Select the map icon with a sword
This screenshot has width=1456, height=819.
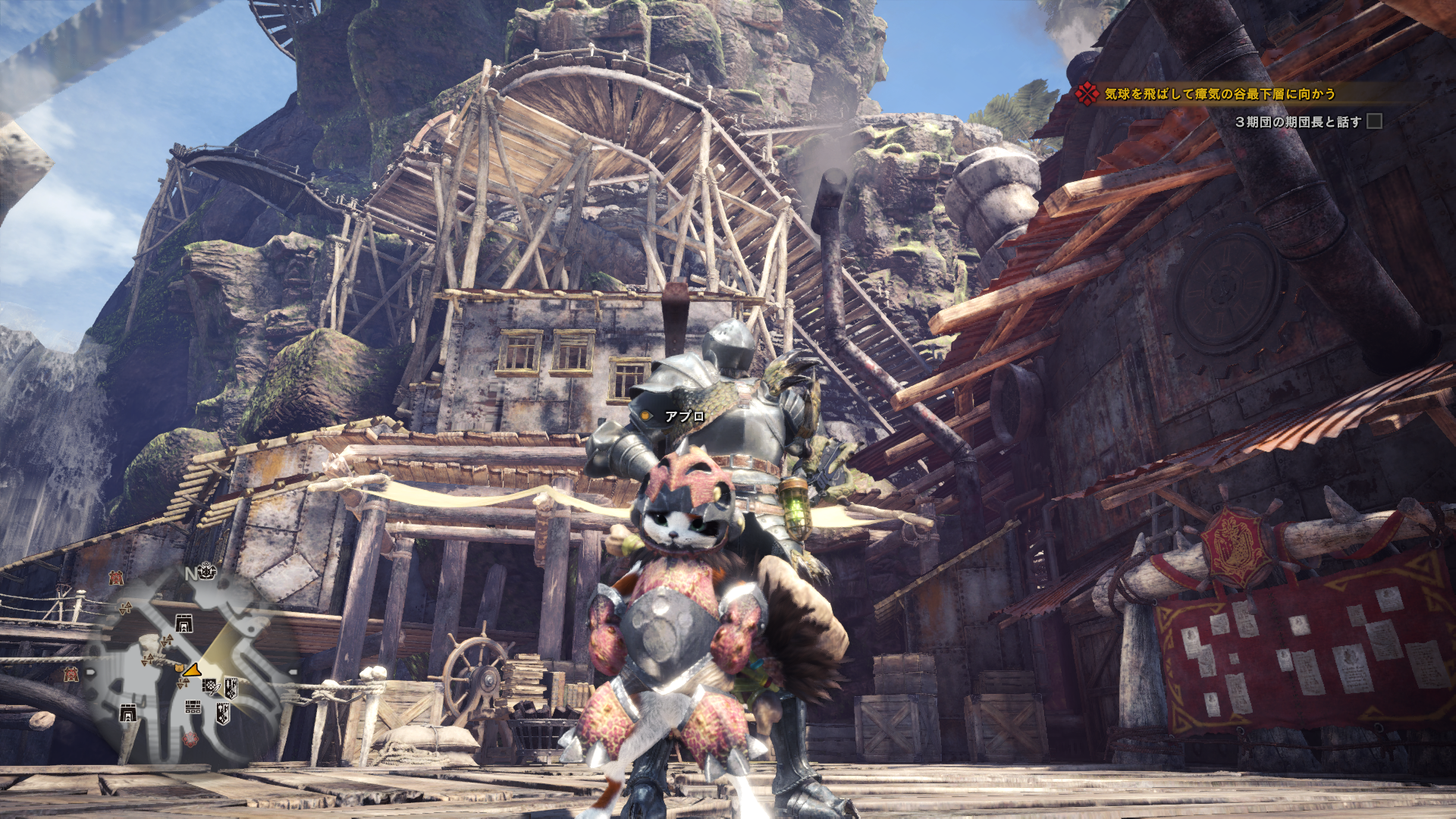pos(210,686)
